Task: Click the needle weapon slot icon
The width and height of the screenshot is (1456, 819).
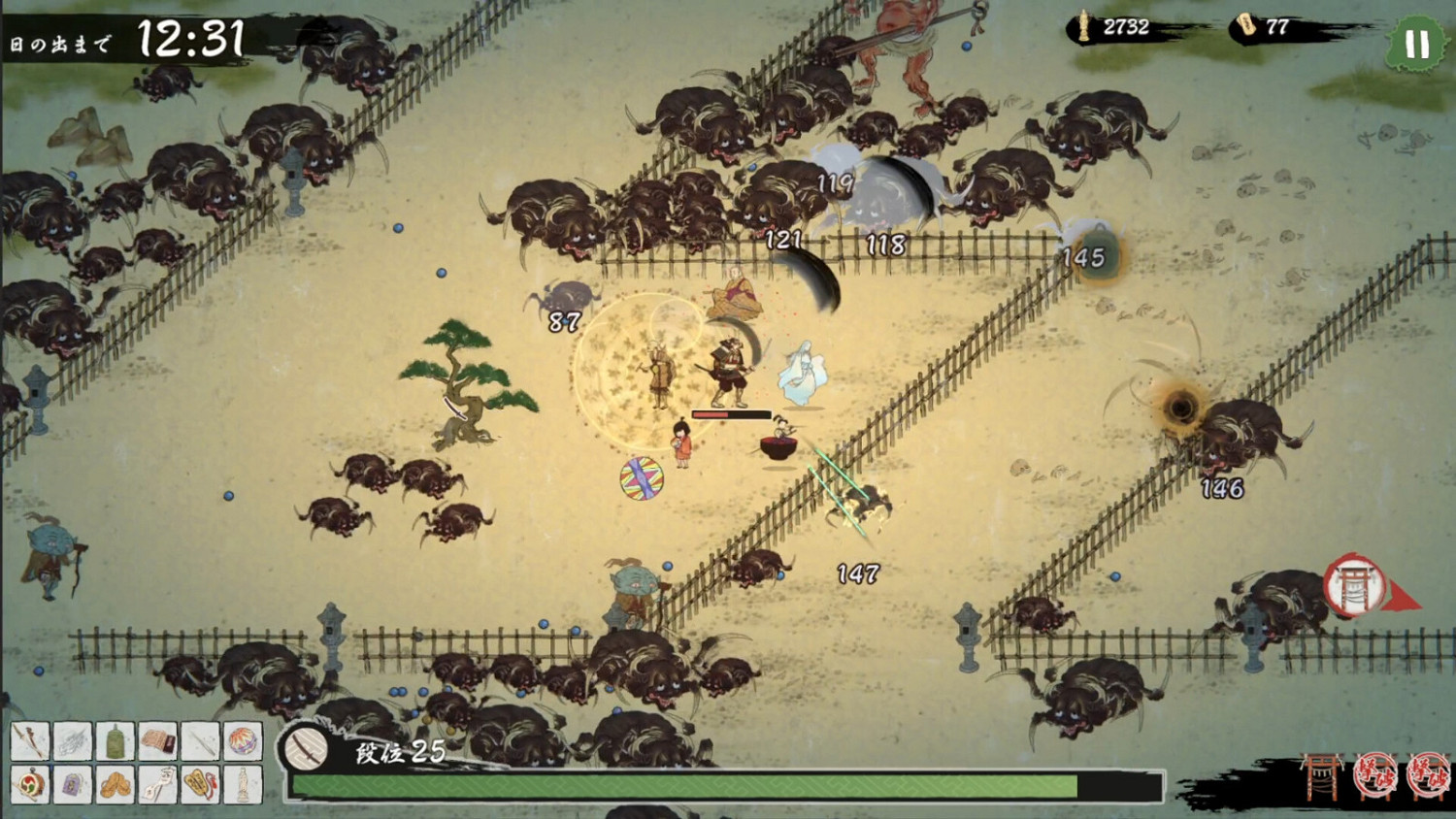Action: click(198, 743)
